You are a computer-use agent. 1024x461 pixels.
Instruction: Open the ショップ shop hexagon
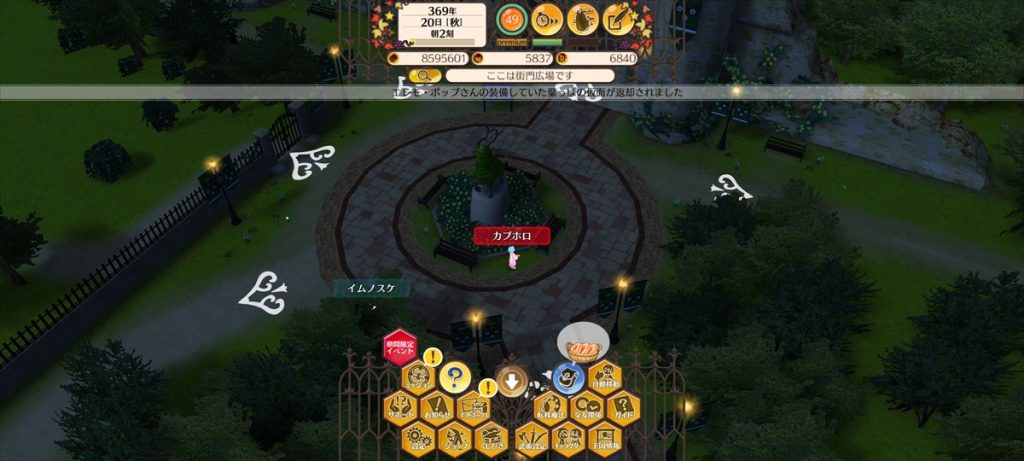tap(456, 437)
